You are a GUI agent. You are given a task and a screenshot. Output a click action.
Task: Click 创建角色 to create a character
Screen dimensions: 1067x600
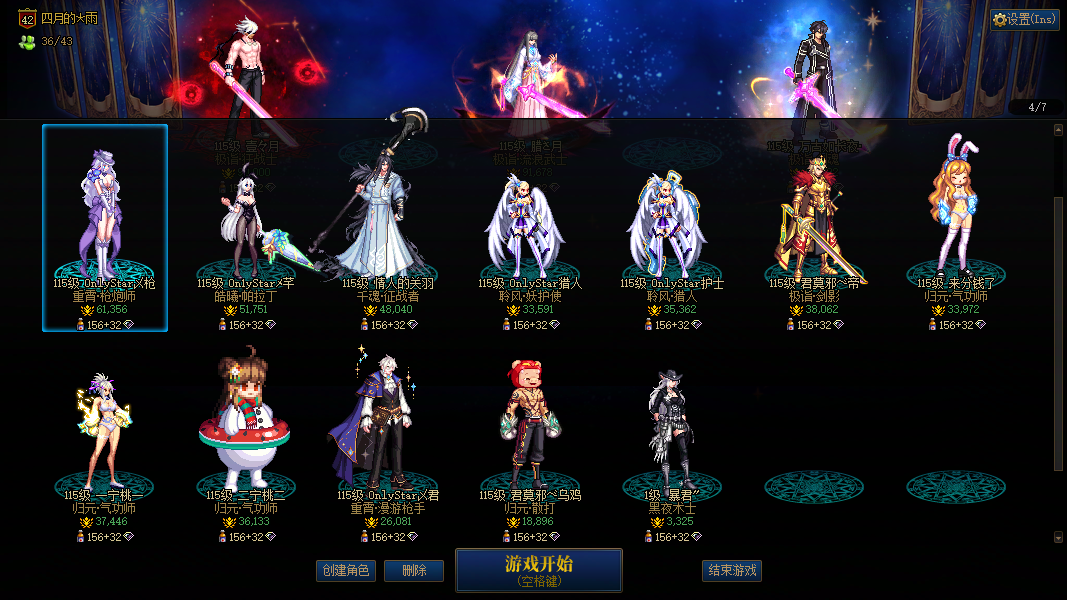click(x=345, y=571)
